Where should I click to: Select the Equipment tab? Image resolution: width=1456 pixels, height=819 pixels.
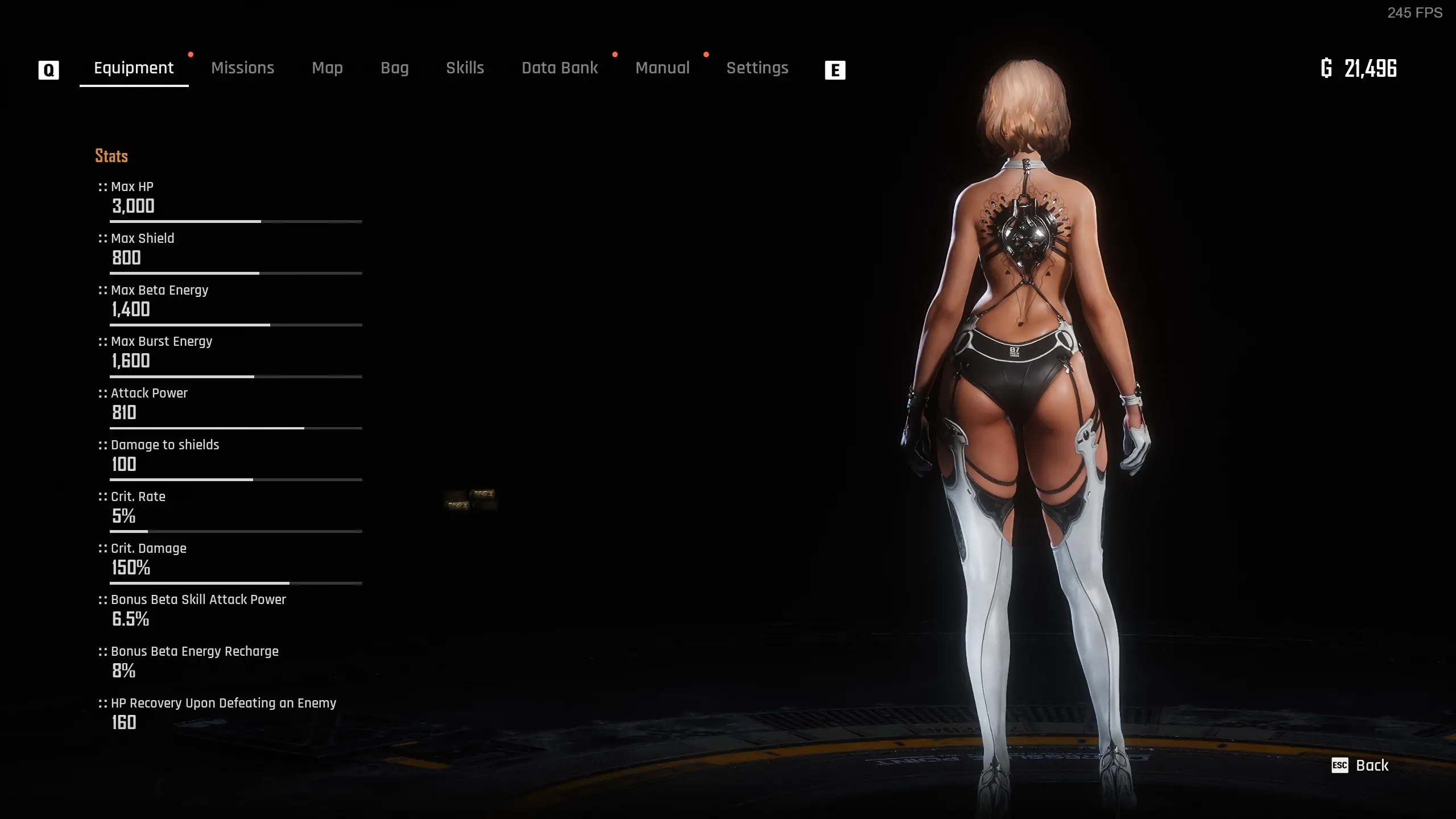134,68
